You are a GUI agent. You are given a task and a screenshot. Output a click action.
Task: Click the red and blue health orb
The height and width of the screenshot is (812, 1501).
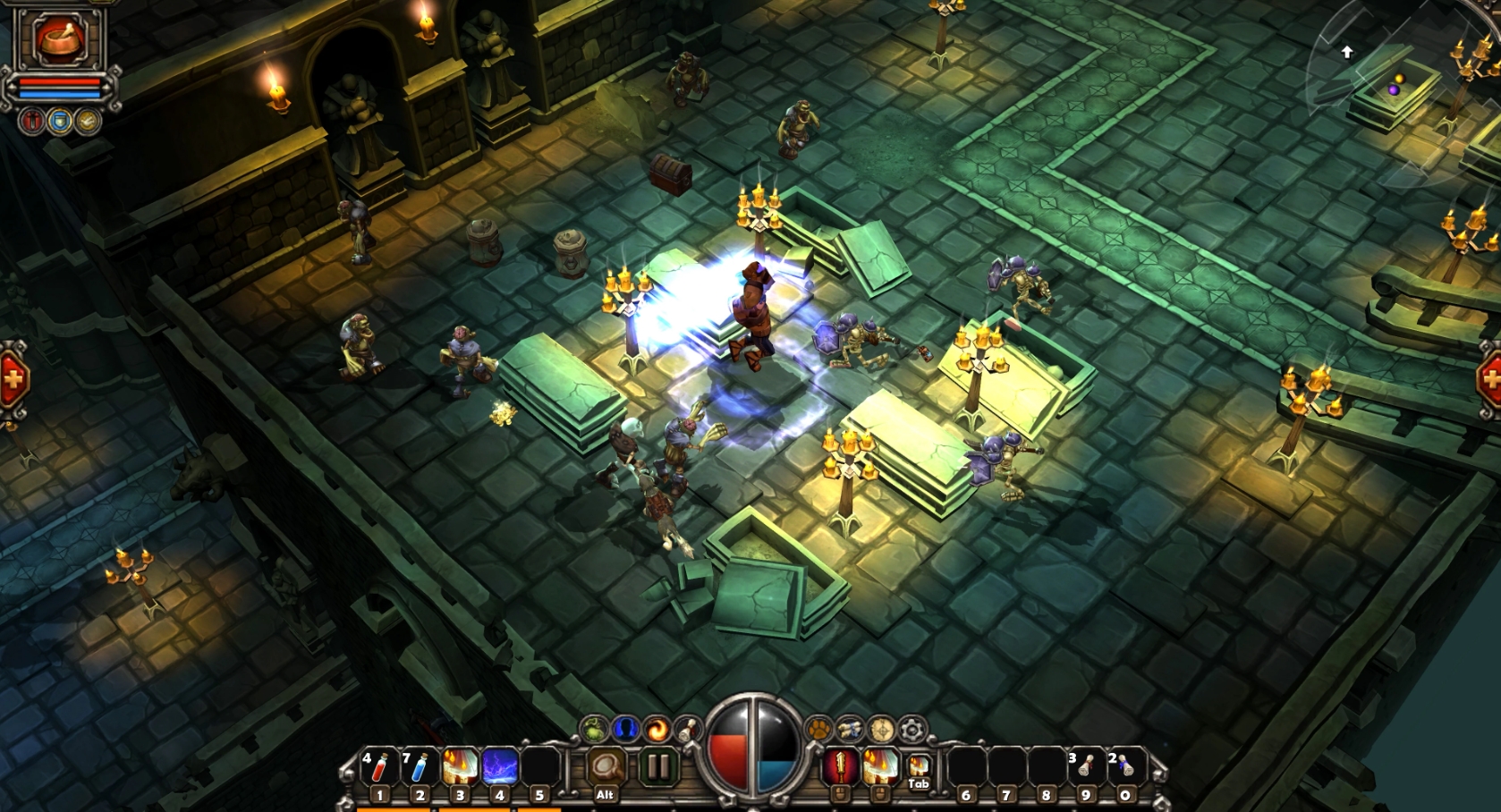751,754
